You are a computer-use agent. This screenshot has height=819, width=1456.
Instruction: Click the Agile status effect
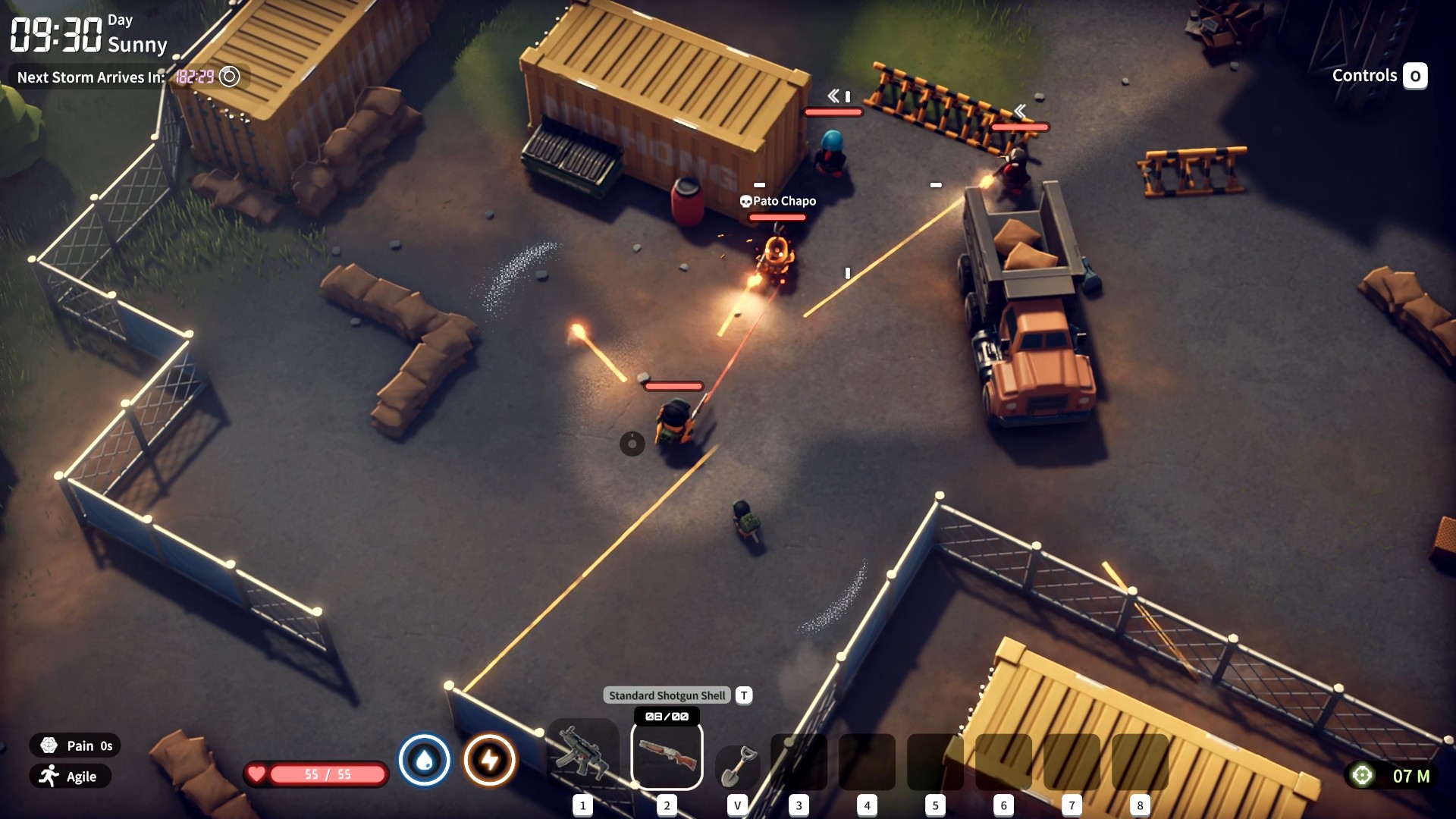coord(70,776)
